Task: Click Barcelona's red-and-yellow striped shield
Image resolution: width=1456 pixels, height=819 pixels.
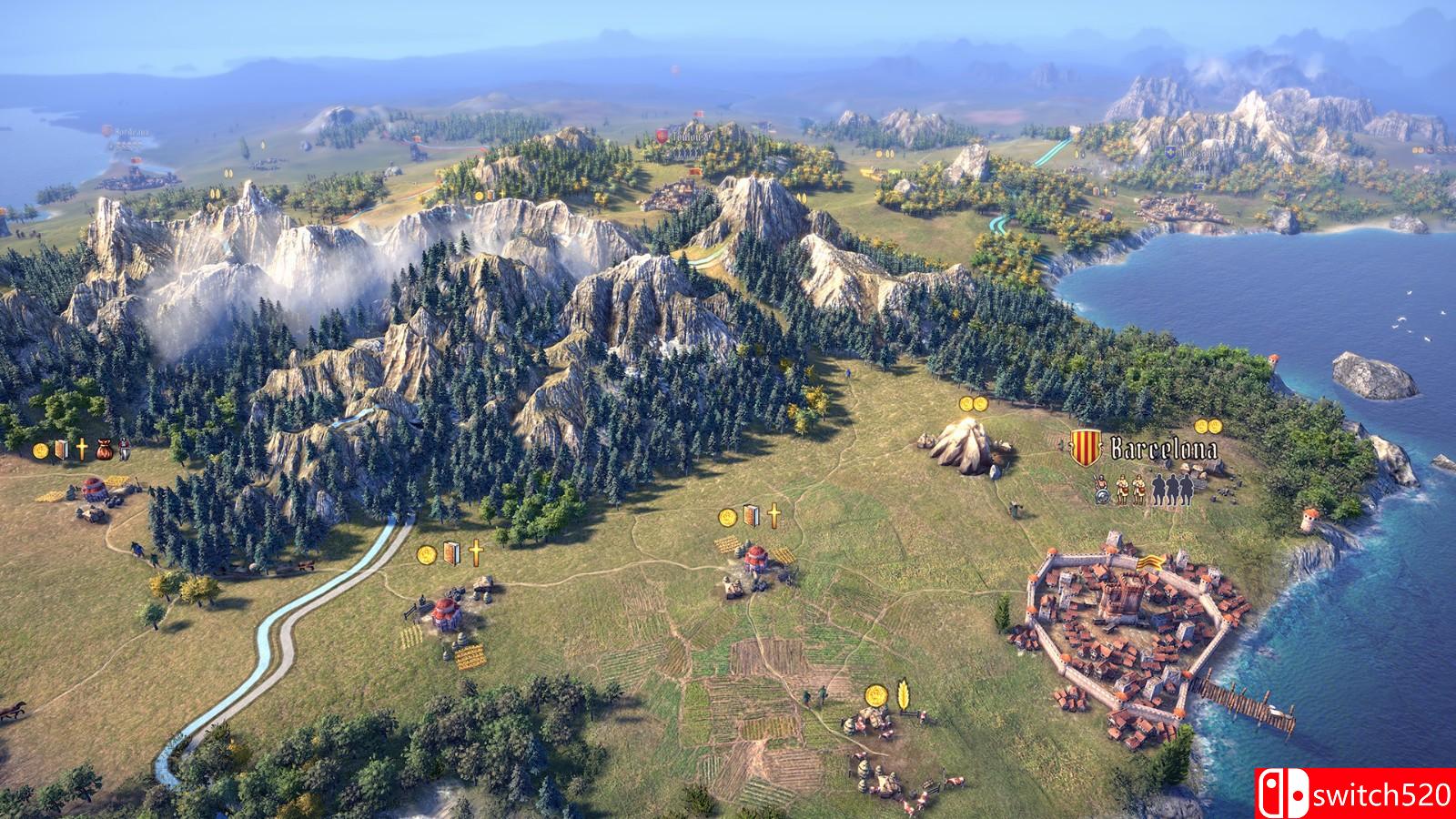Action: coord(1083,448)
